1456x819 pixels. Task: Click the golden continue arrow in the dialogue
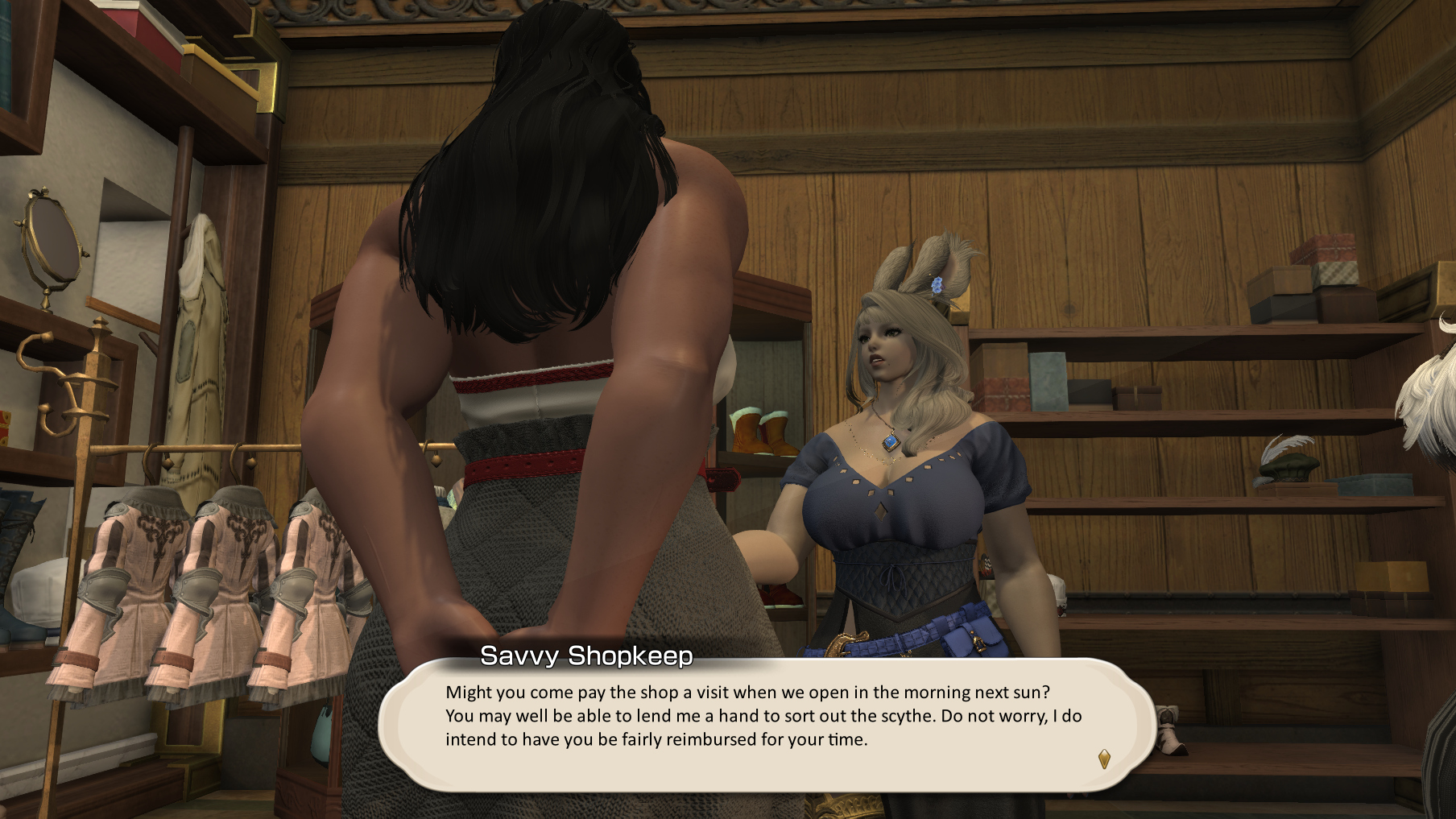click(x=1104, y=759)
